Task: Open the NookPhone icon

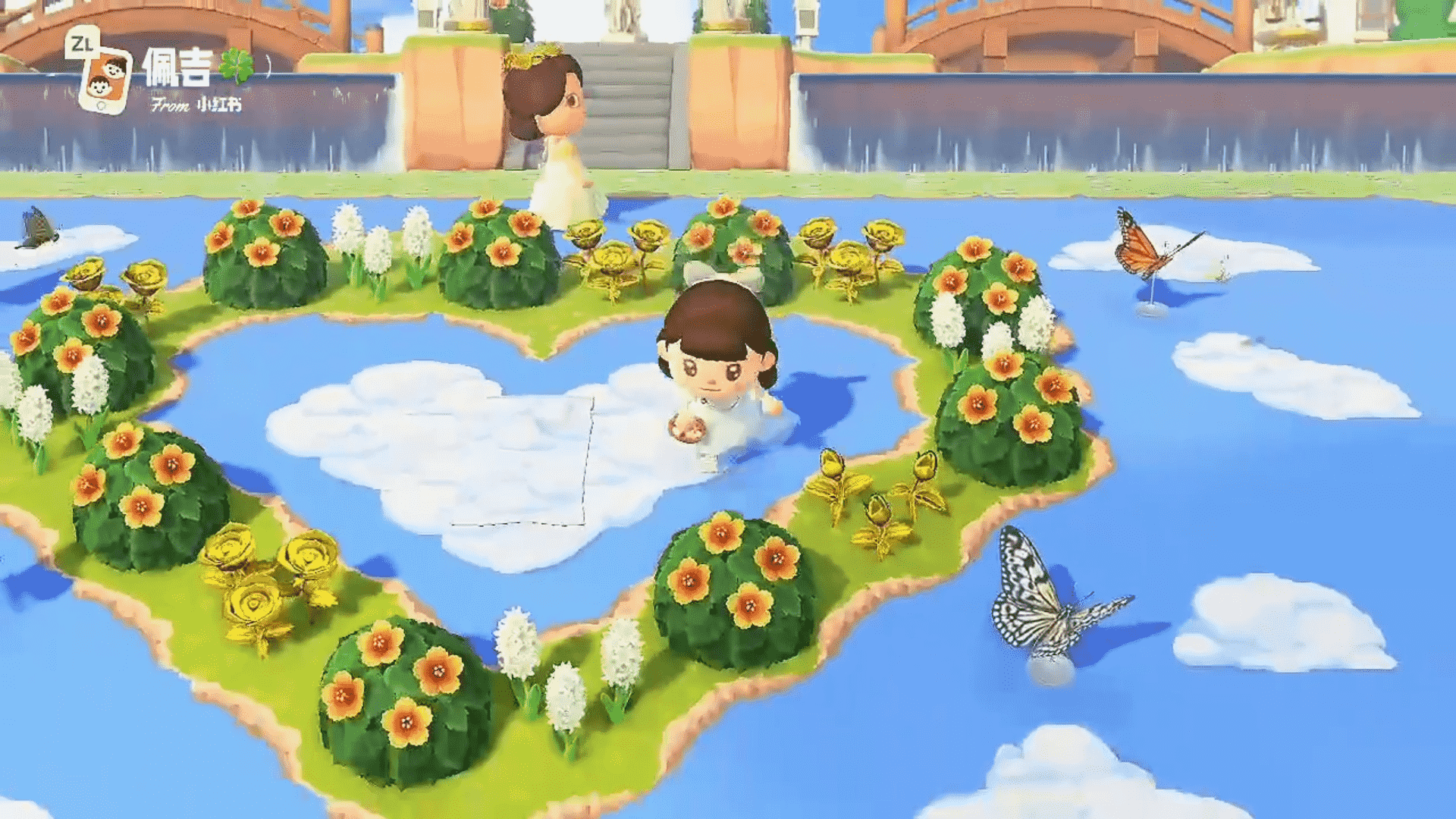Action: click(x=105, y=80)
